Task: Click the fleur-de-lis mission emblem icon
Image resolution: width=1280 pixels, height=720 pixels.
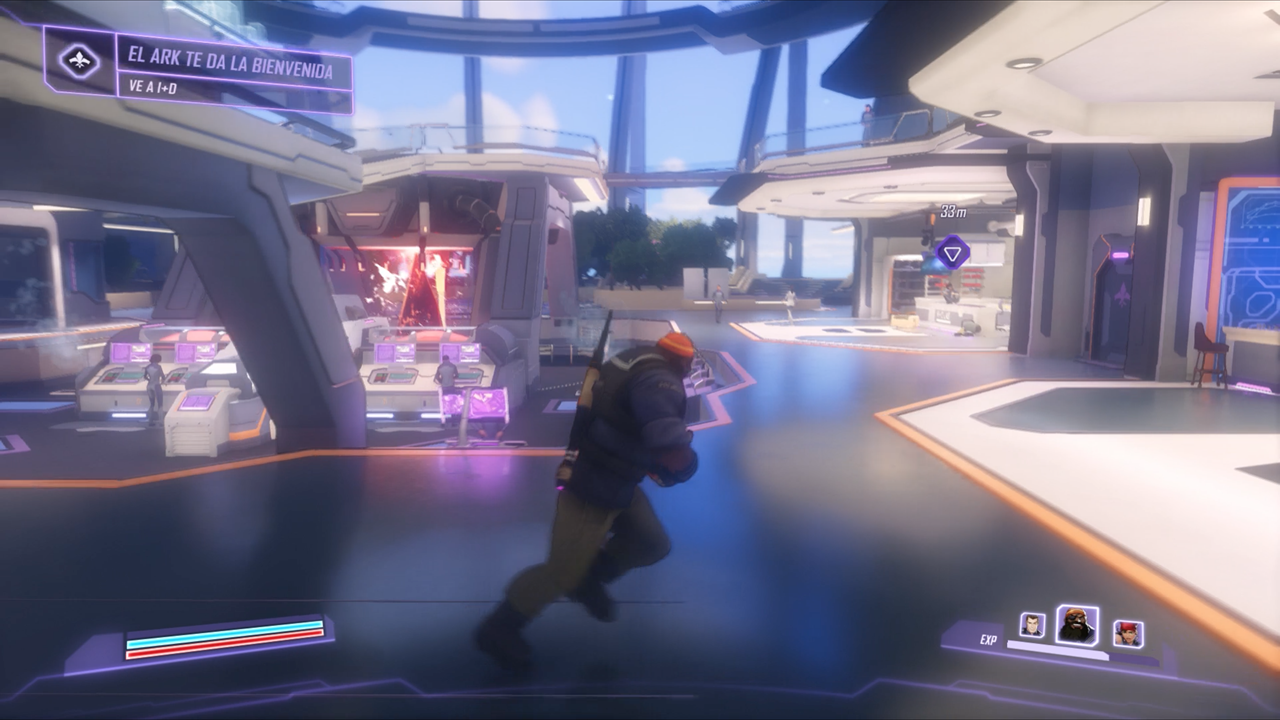Action: pyautogui.click(x=79, y=61)
